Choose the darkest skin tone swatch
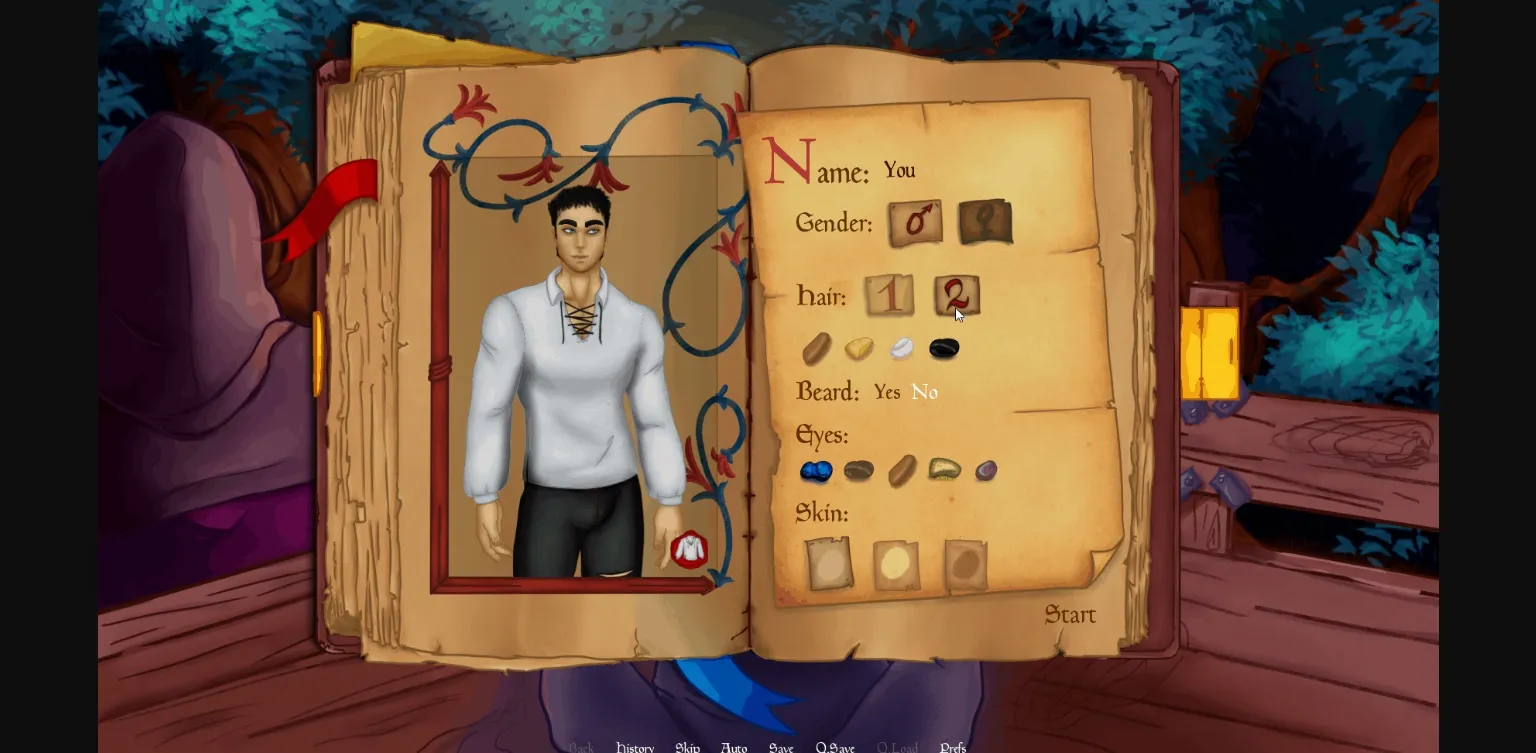 [x=964, y=562]
